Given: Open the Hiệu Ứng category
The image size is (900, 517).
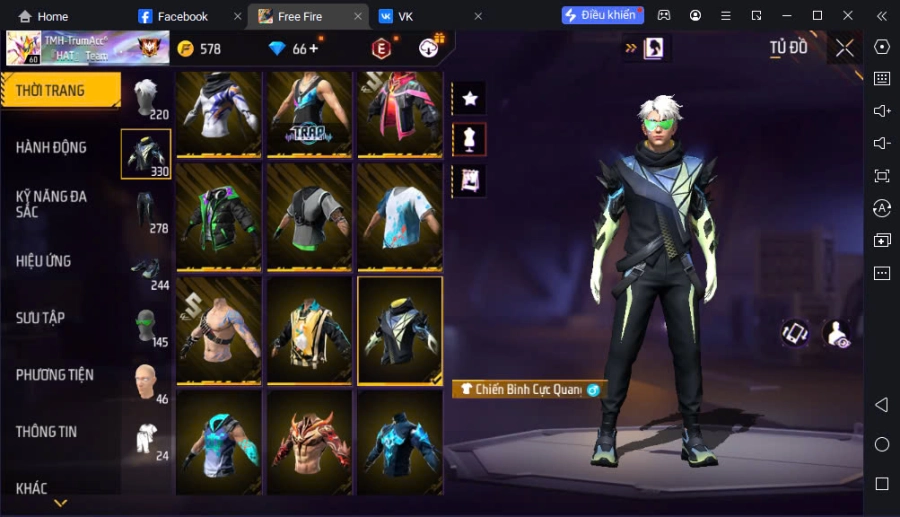Looking at the screenshot, I should click(x=44, y=261).
